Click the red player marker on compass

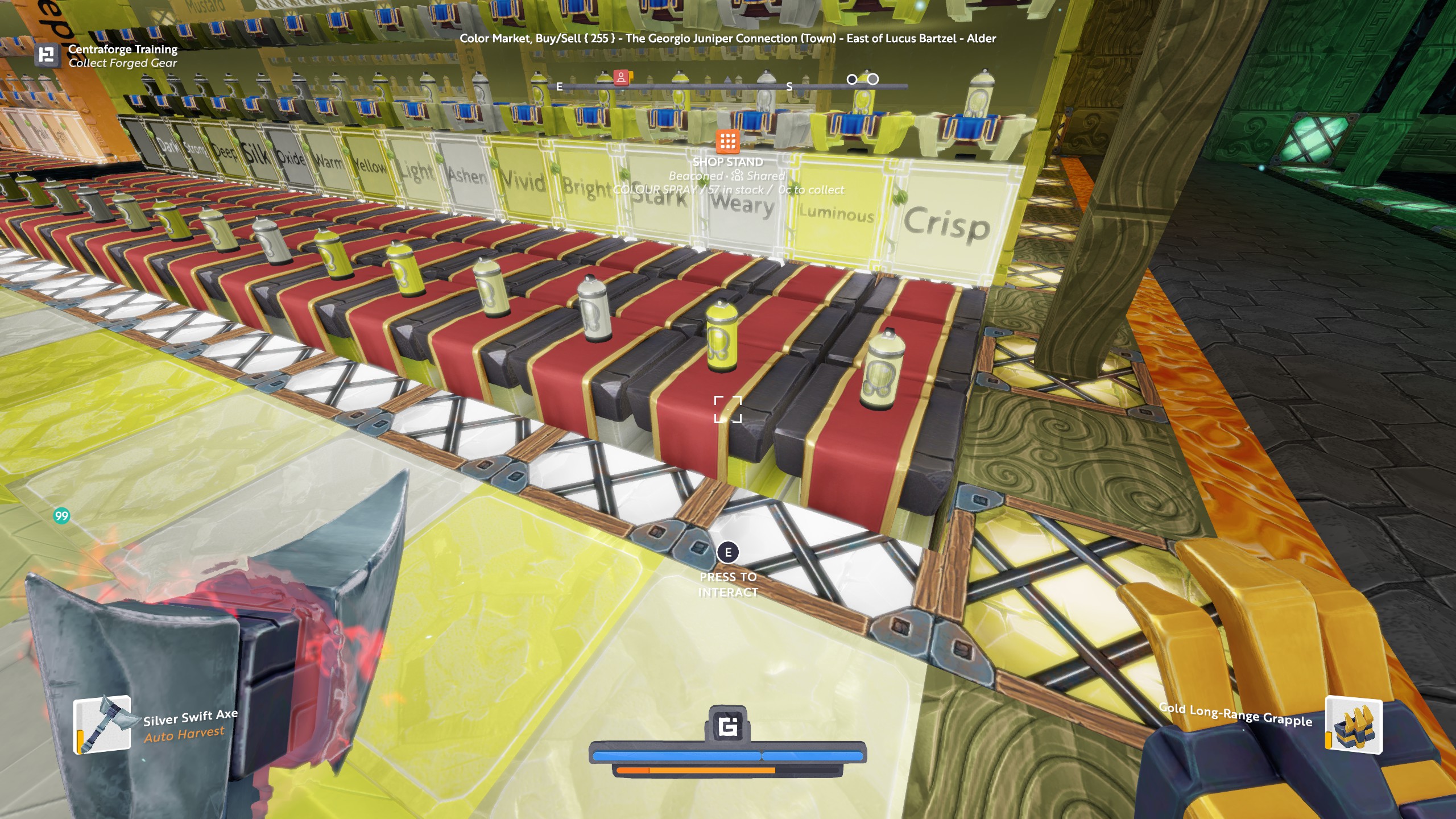[621, 77]
